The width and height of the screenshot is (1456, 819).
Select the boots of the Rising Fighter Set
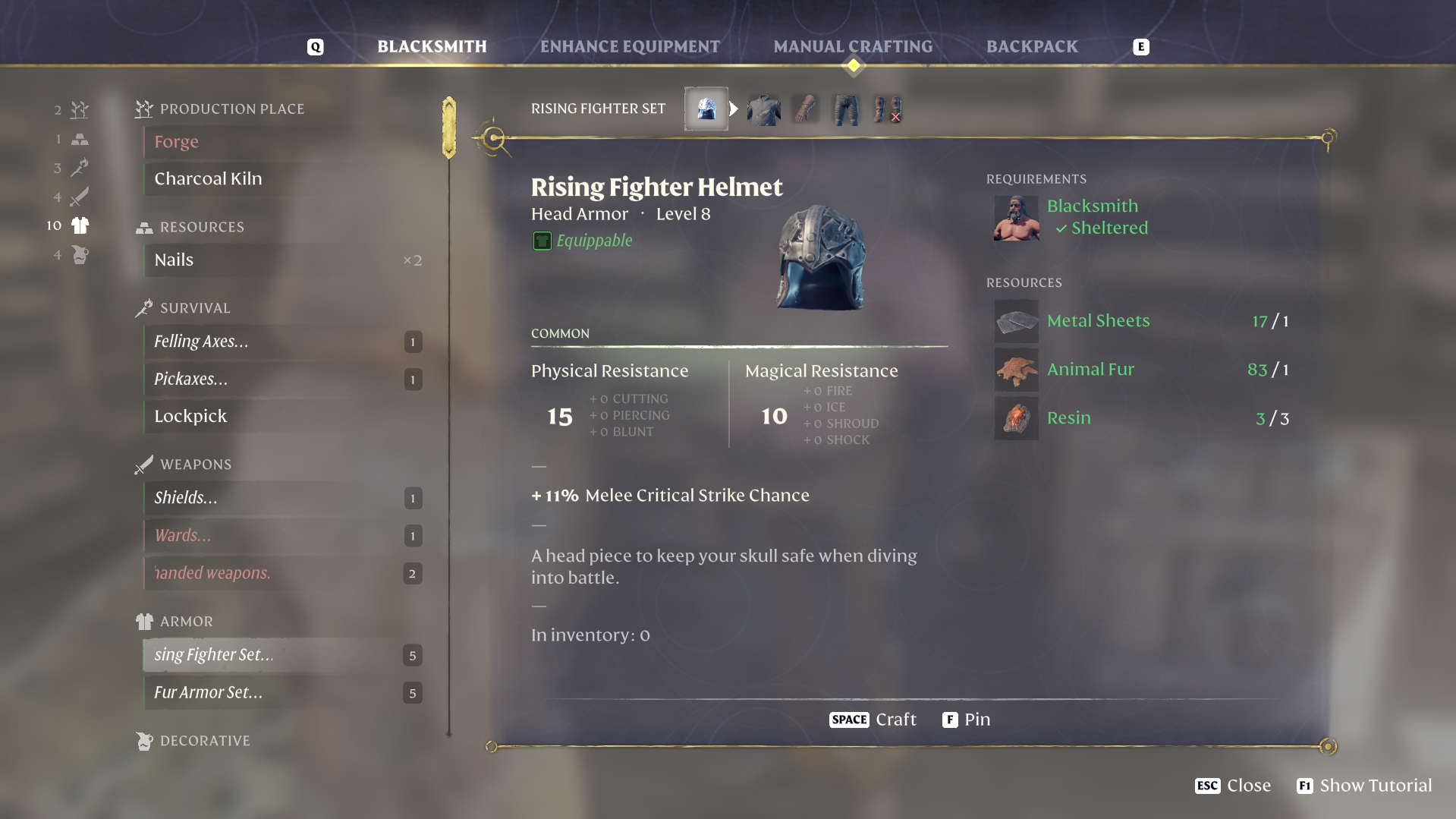click(886, 109)
